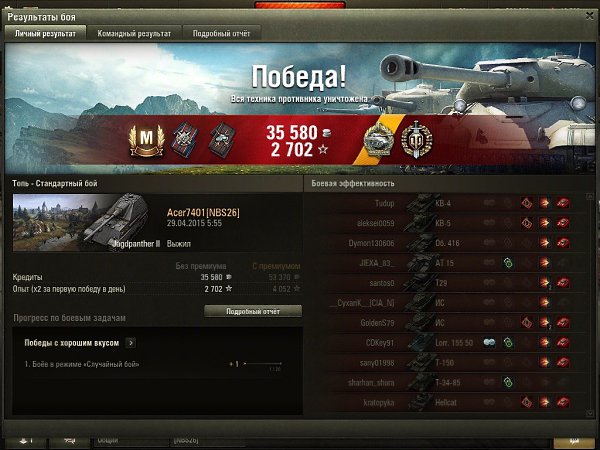Choose the GoldenS79 ИС row
This screenshot has width=600, height=450.
(x=448, y=323)
